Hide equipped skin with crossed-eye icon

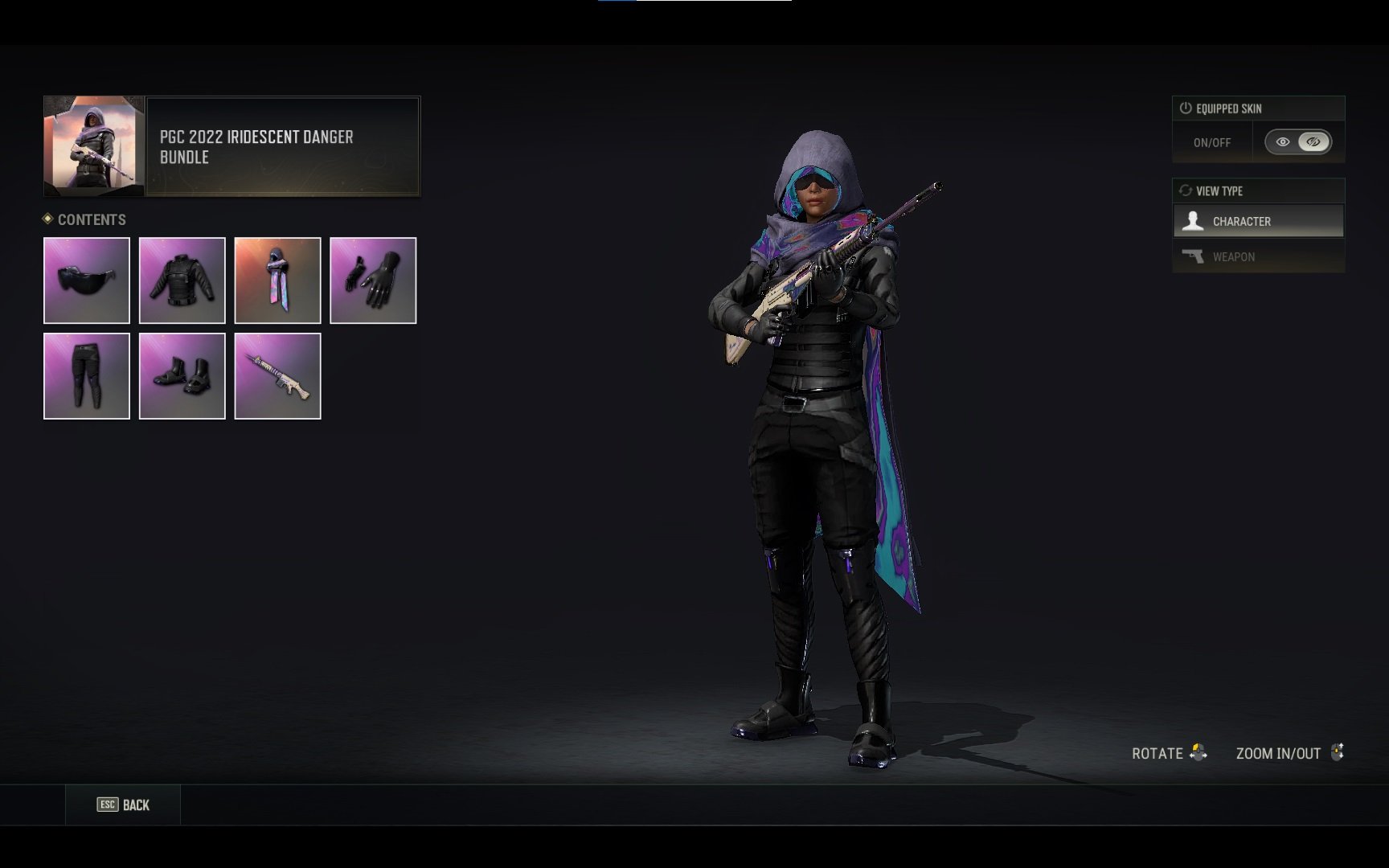1313,142
